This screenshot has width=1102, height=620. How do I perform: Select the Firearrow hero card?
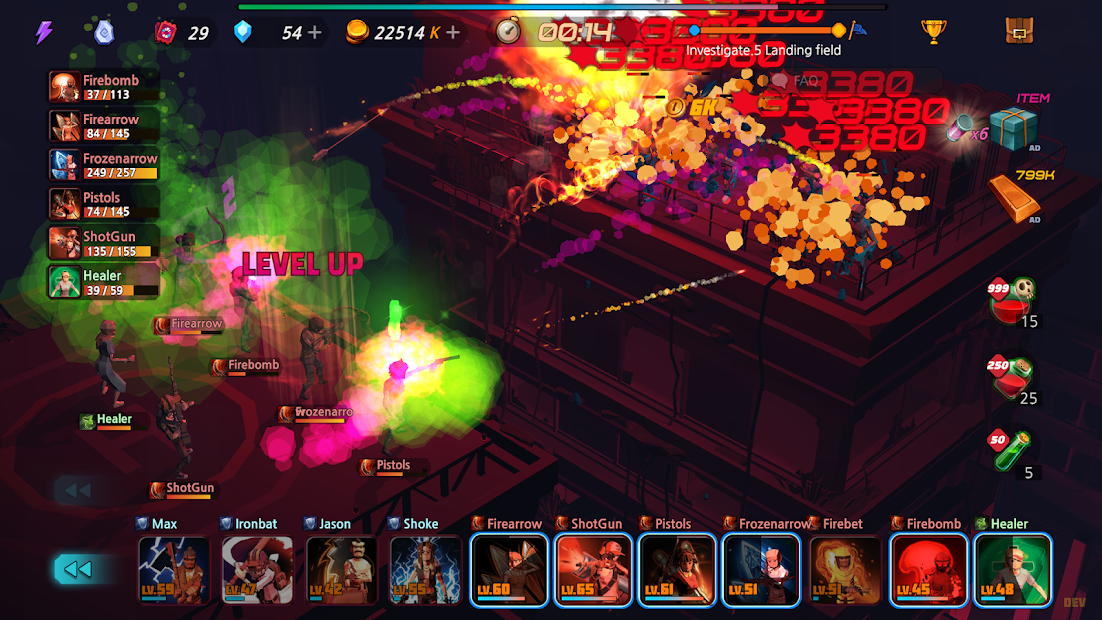point(510,570)
